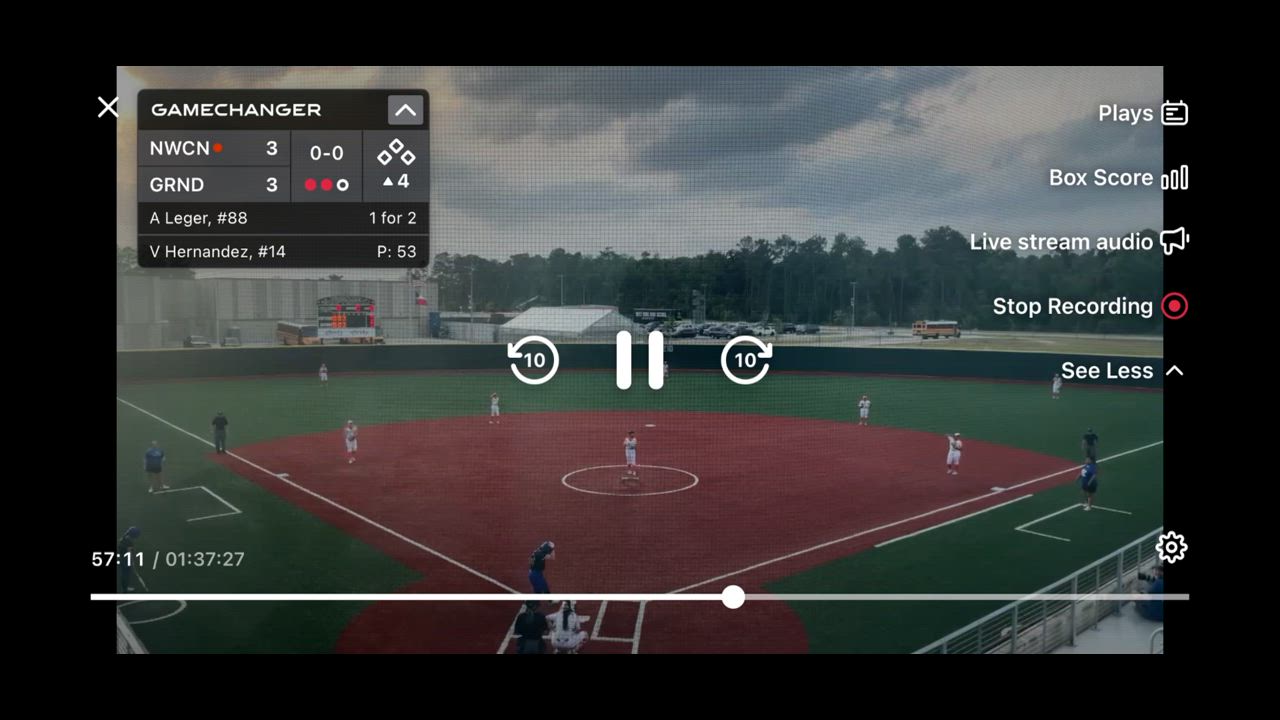The width and height of the screenshot is (1280, 720).
Task: Rewind the video 10 seconds
Action: click(x=534, y=360)
